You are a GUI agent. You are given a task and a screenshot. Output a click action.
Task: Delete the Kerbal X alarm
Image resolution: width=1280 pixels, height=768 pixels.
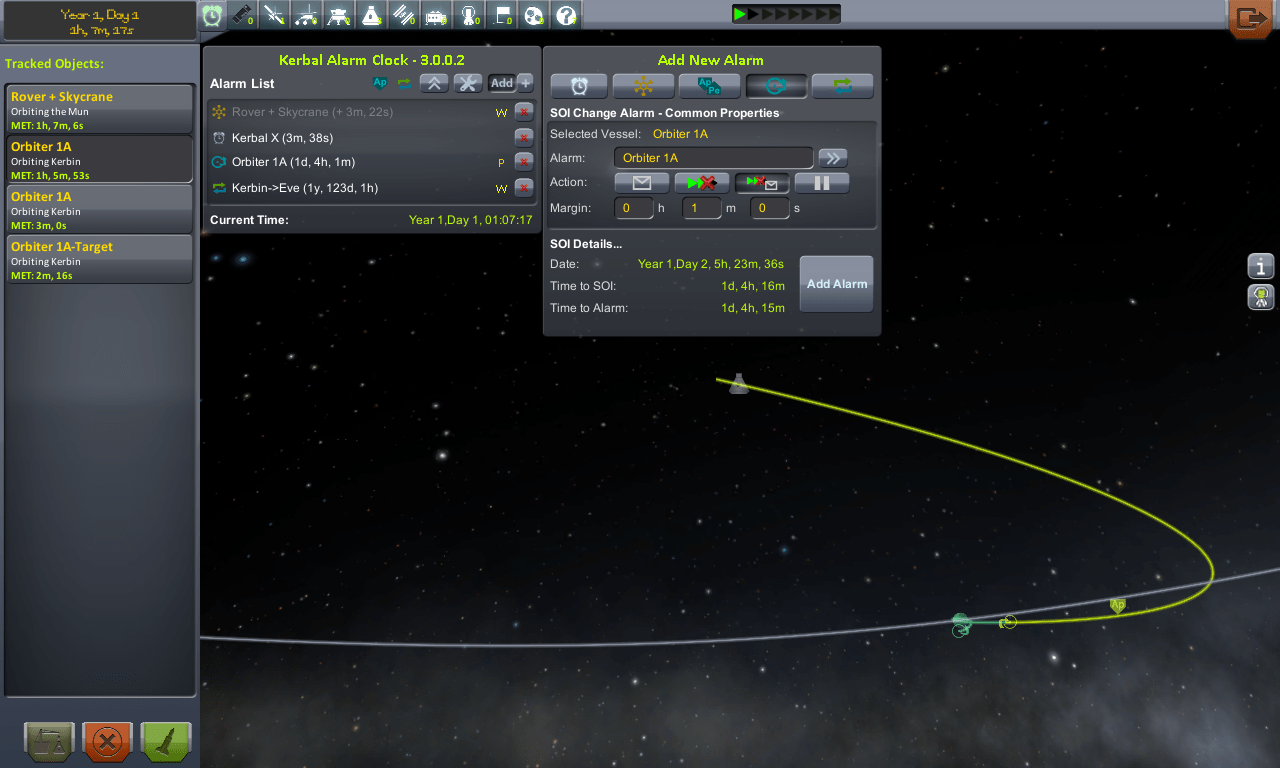pos(524,138)
